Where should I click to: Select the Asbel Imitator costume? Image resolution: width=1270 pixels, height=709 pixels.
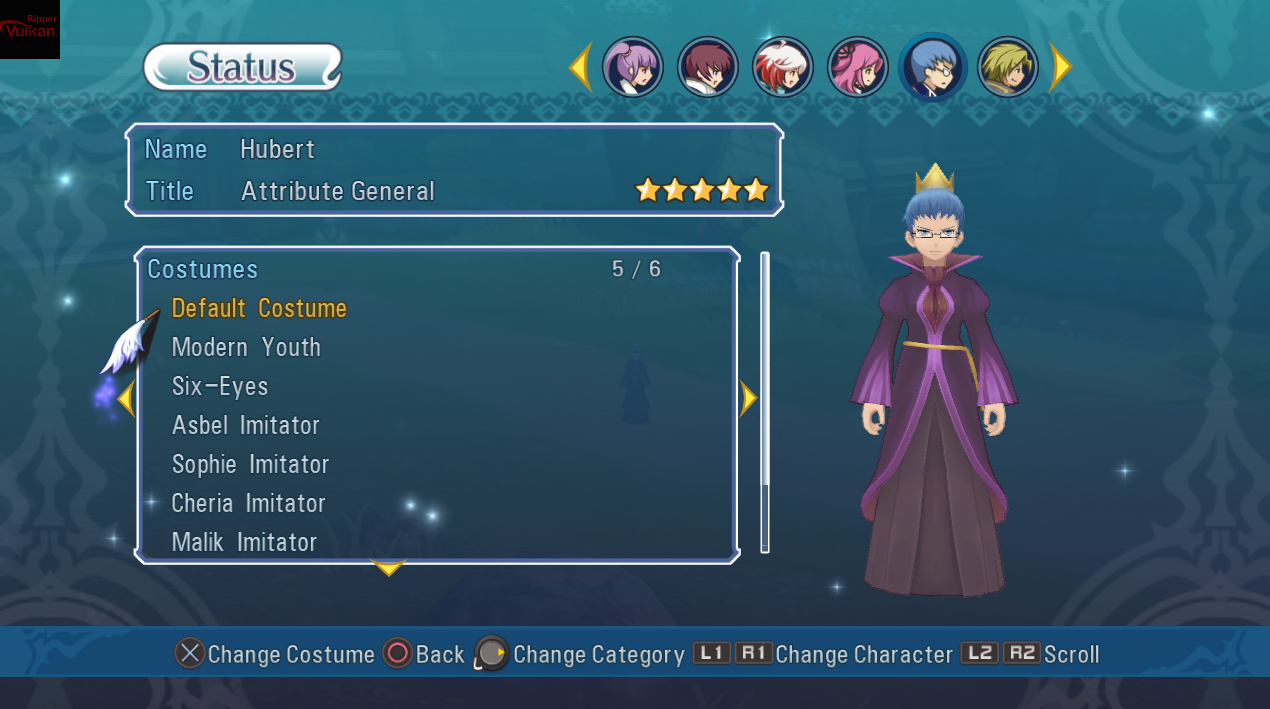point(246,425)
